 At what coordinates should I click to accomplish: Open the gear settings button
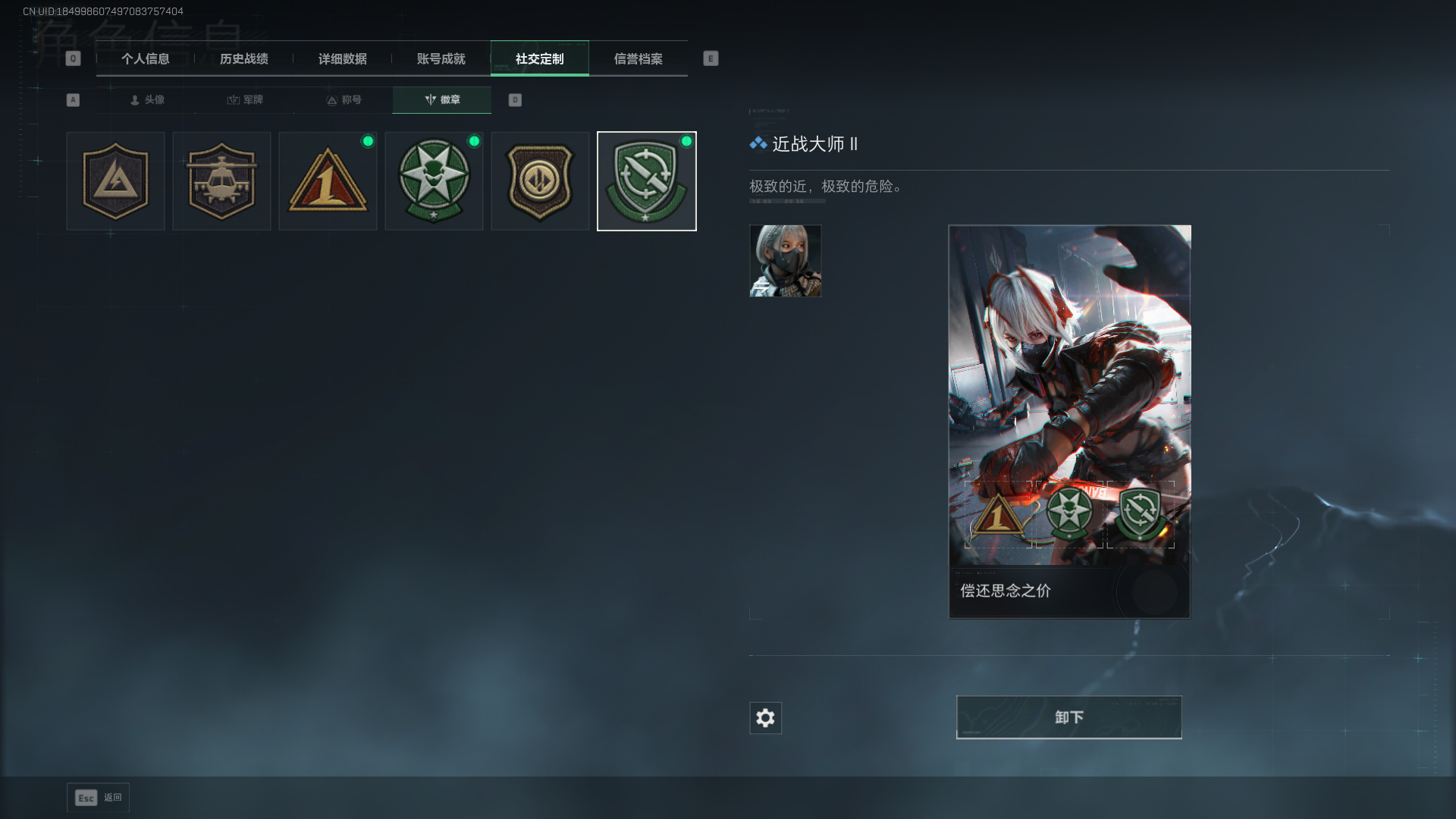tap(765, 718)
